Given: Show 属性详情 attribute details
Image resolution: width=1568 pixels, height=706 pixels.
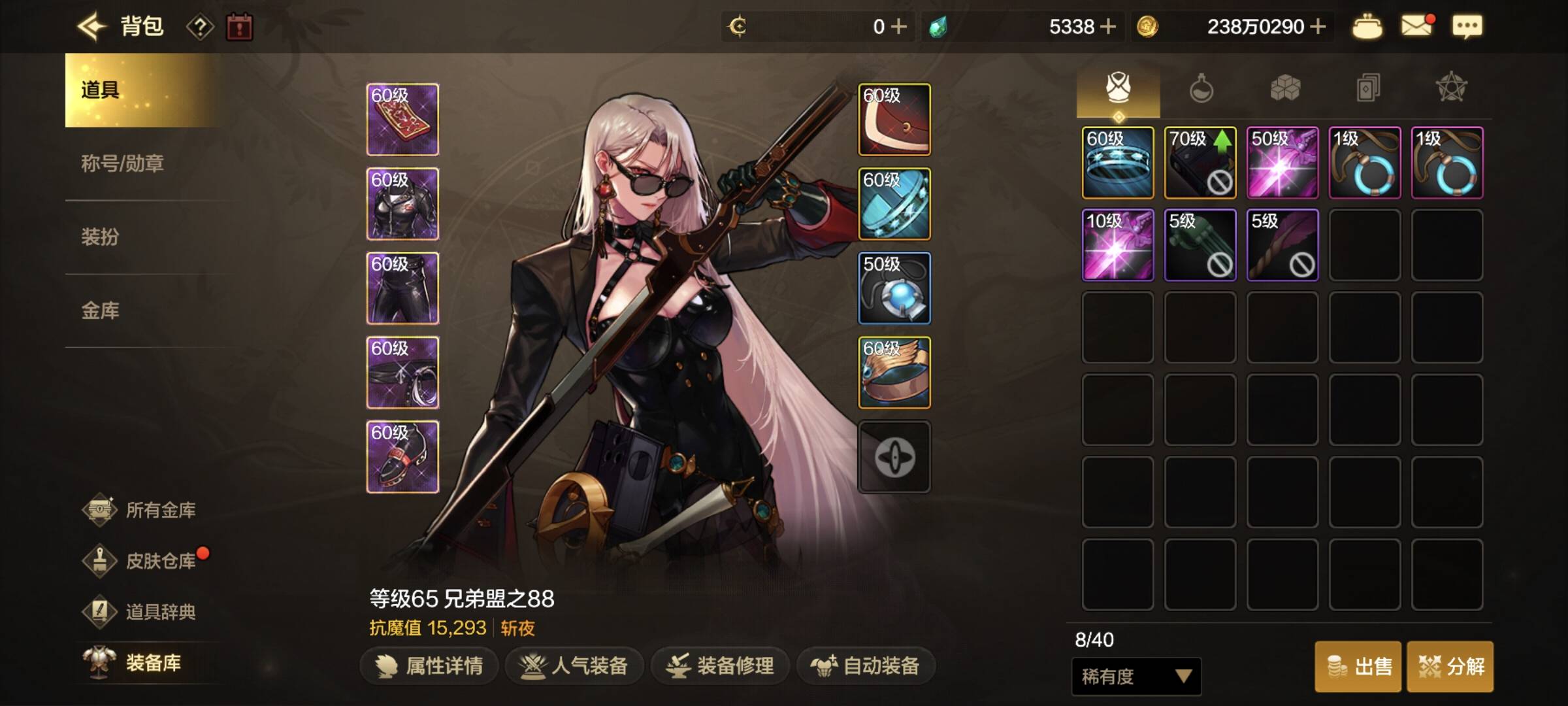Looking at the screenshot, I should [429, 666].
